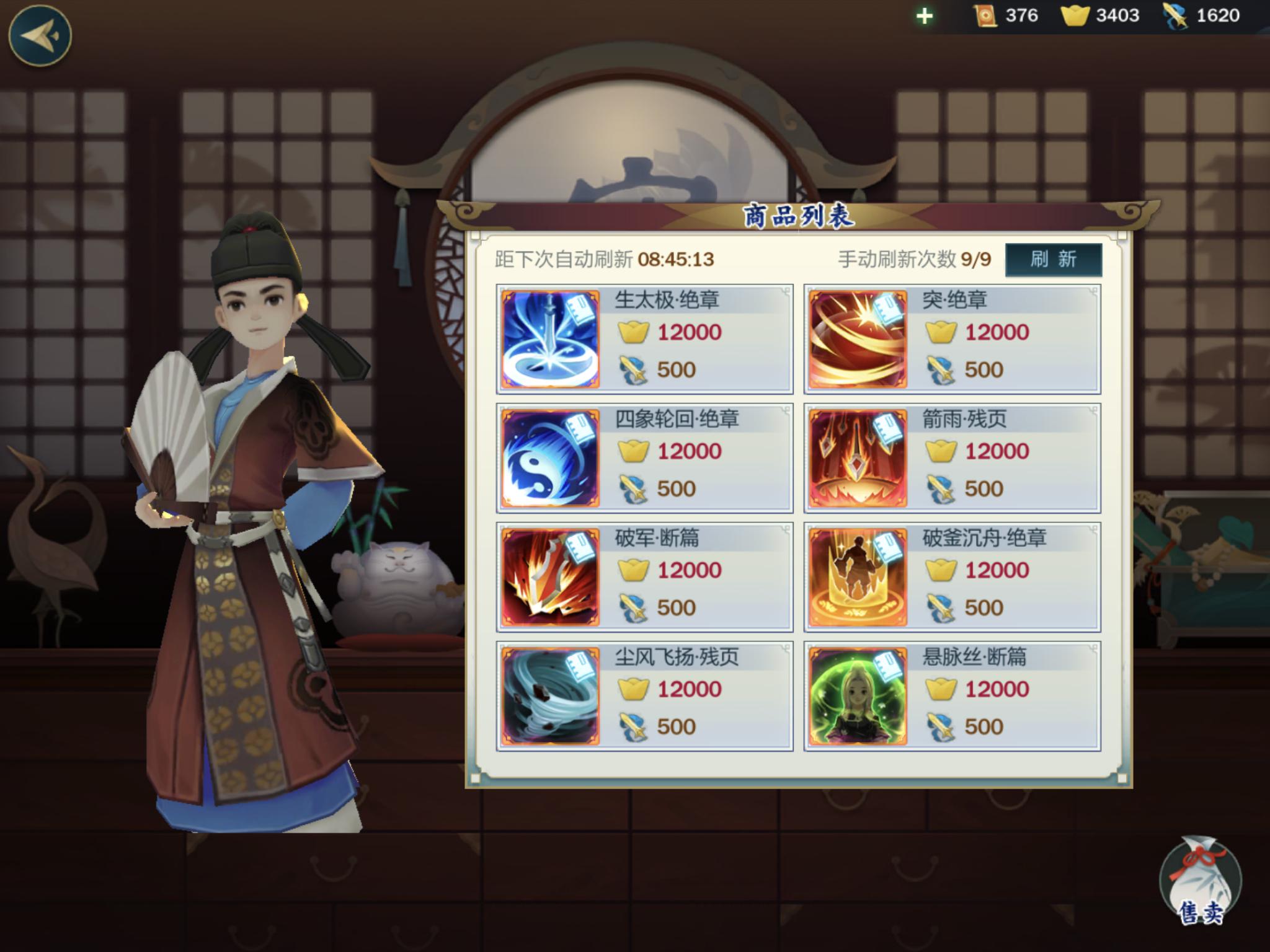Choose the 破釜沉舟·绝章 listing

click(x=952, y=577)
